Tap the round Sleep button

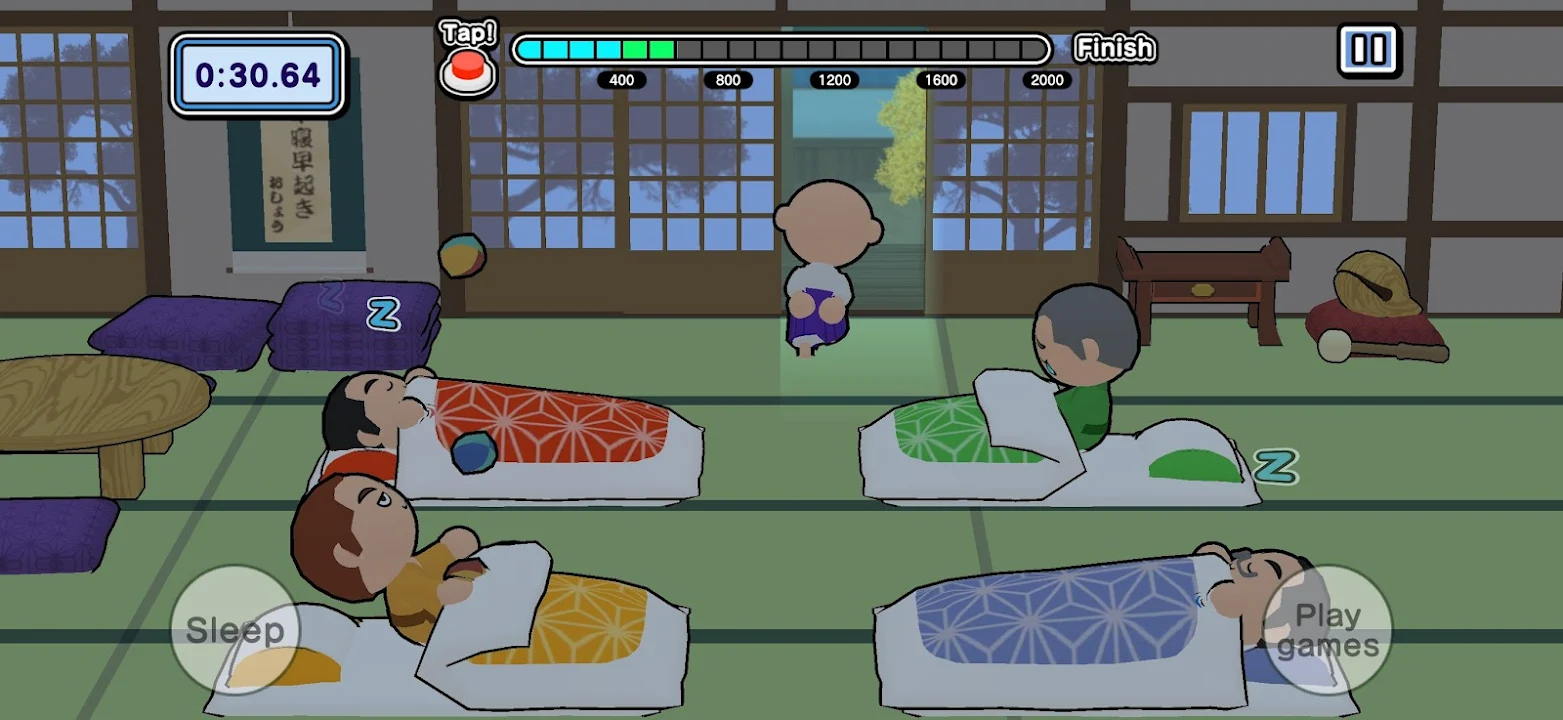(235, 630)
